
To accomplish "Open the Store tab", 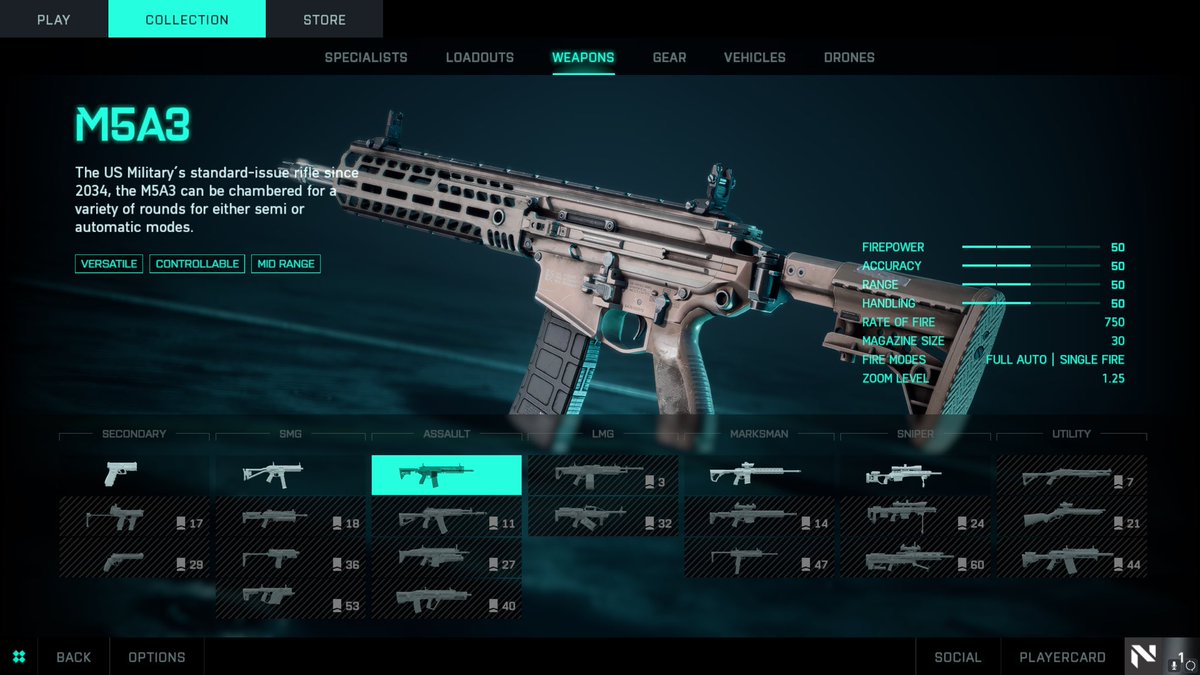I will point(324,19).
